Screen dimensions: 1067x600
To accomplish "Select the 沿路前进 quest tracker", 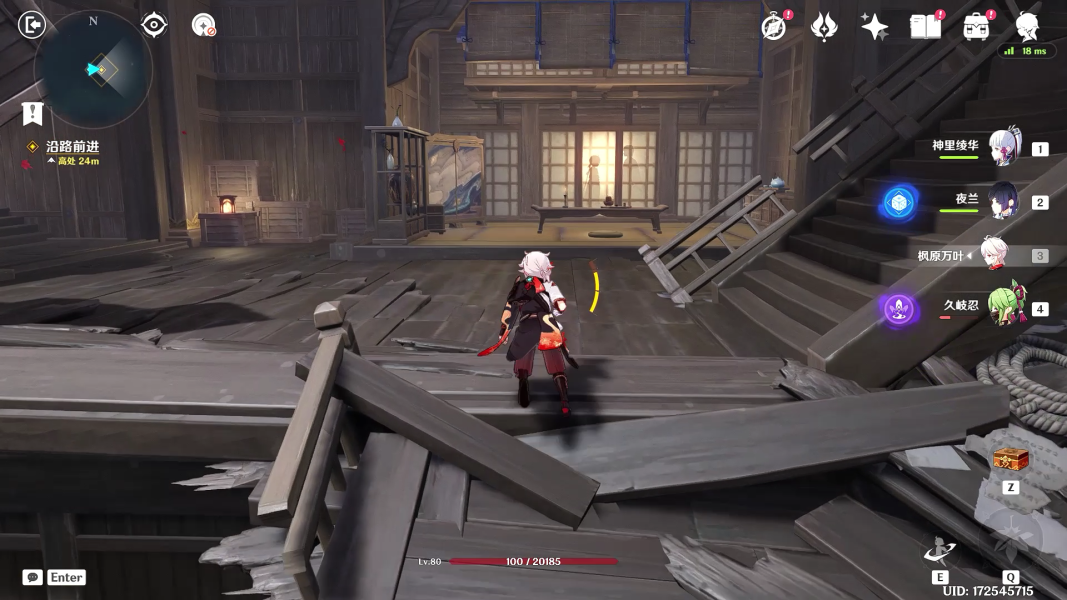I will pyautogui.click(x=72, y=146).
